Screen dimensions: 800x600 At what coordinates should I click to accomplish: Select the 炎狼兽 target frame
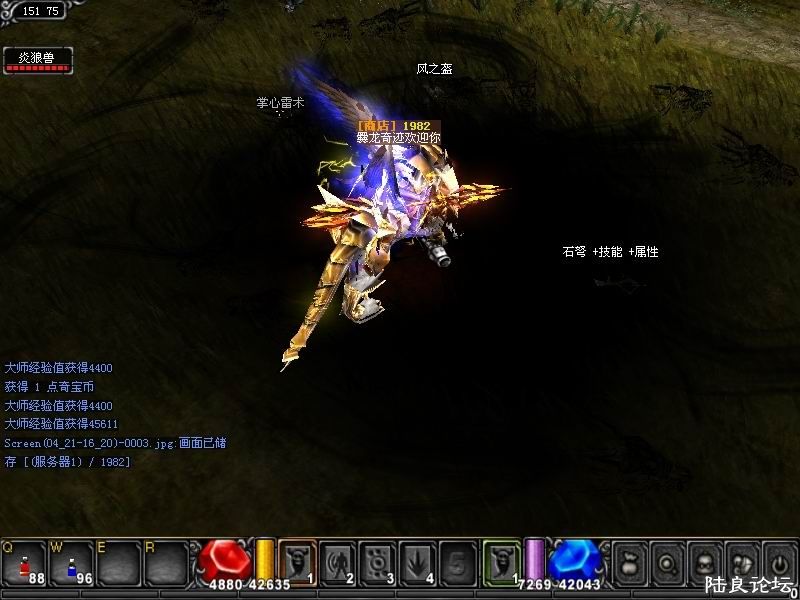[37, 60]
